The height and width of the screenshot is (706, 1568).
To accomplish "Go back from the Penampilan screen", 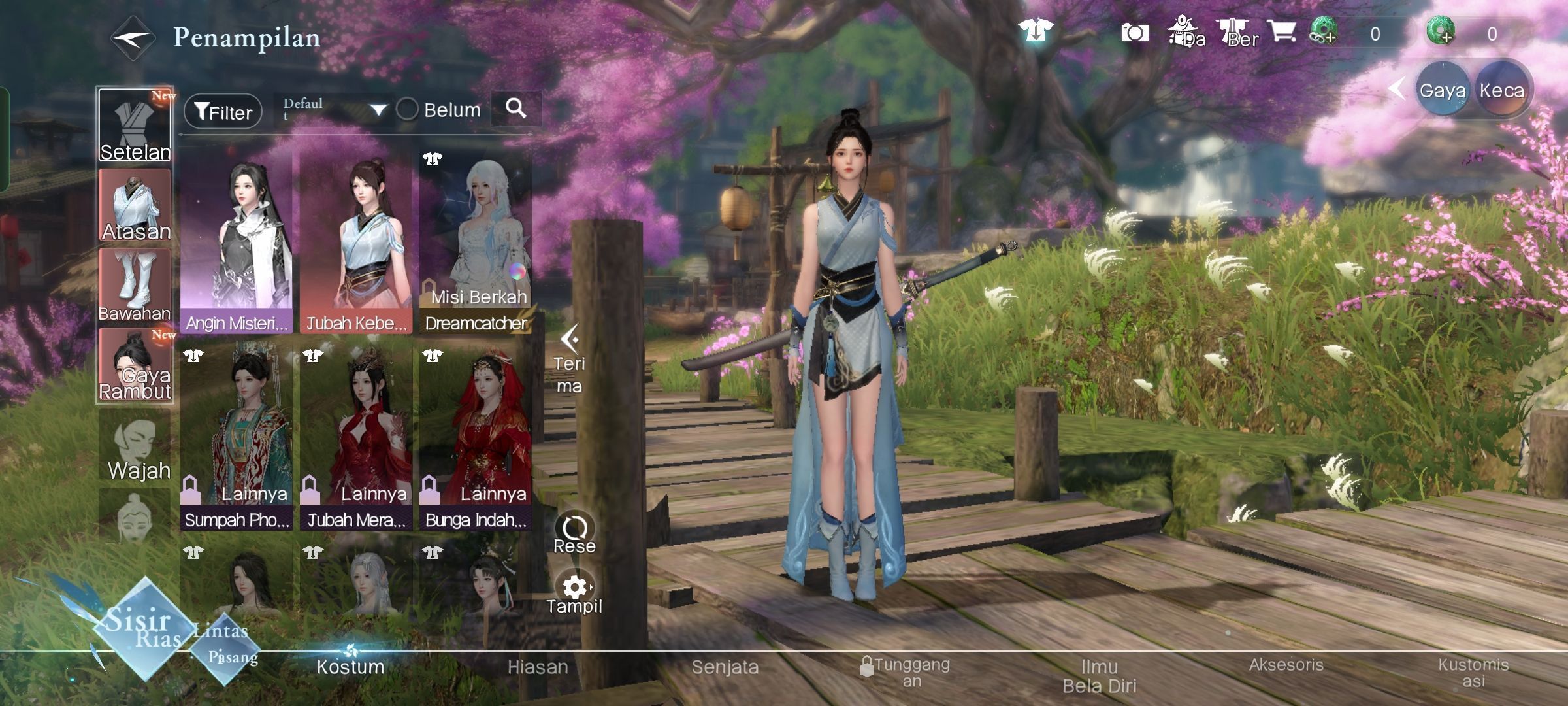I will 133,39.
